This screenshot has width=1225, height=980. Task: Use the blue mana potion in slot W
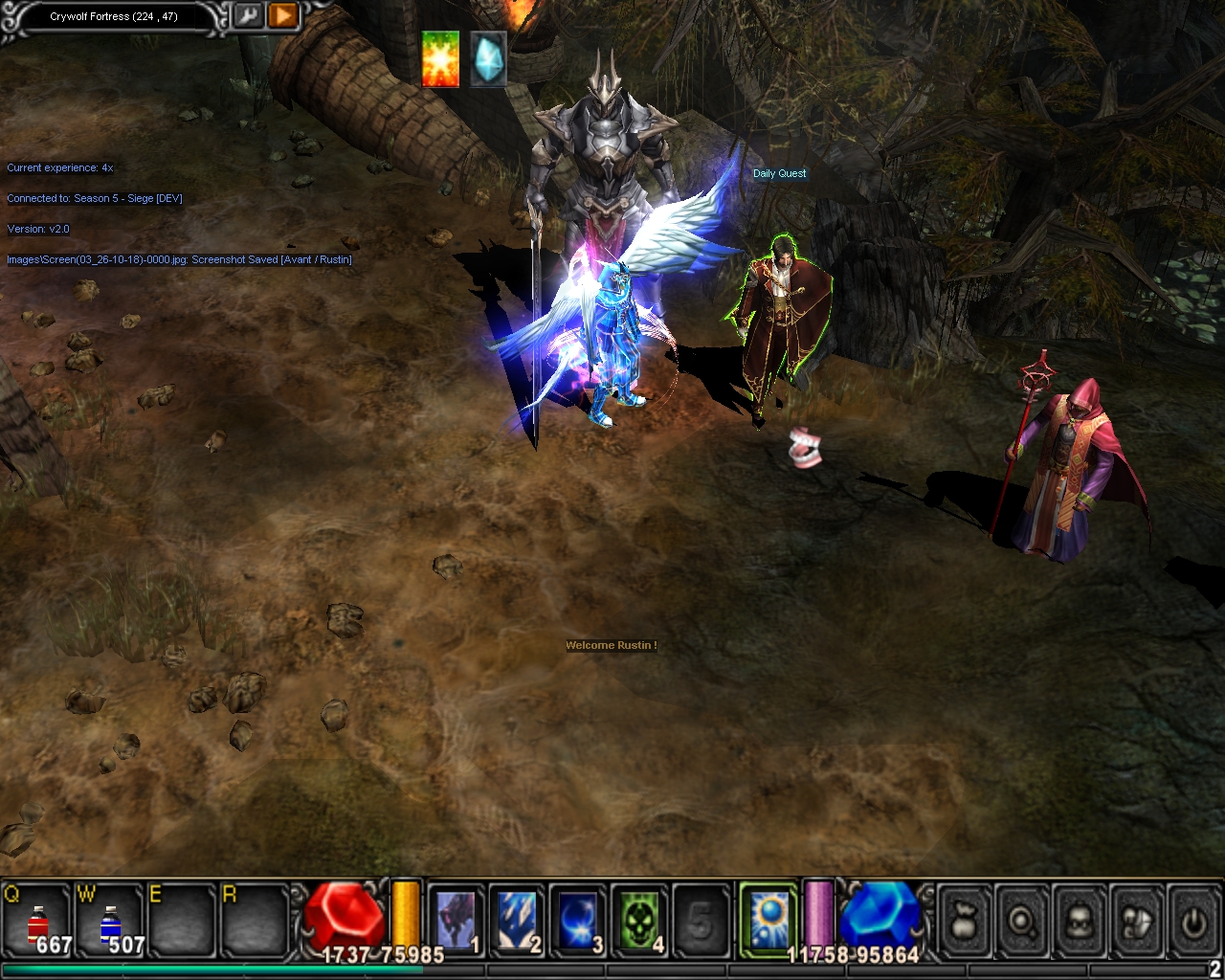pos(111,921)
